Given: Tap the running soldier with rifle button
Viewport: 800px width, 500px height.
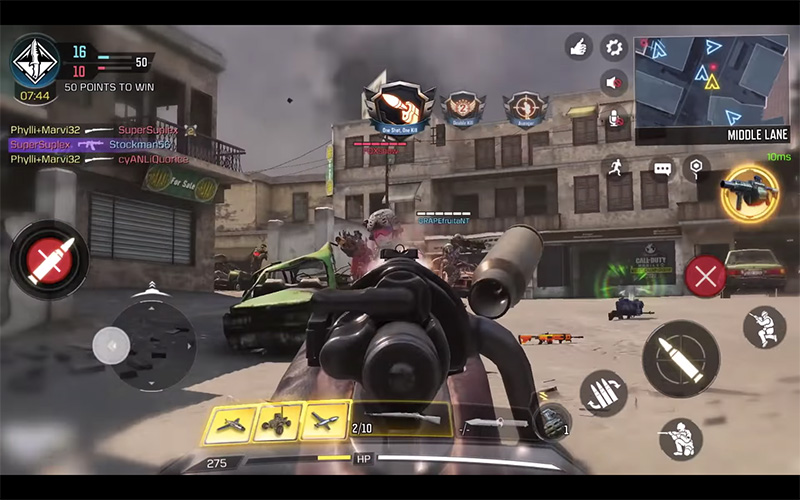Looking at the screenshot, I should click(764, 327).
